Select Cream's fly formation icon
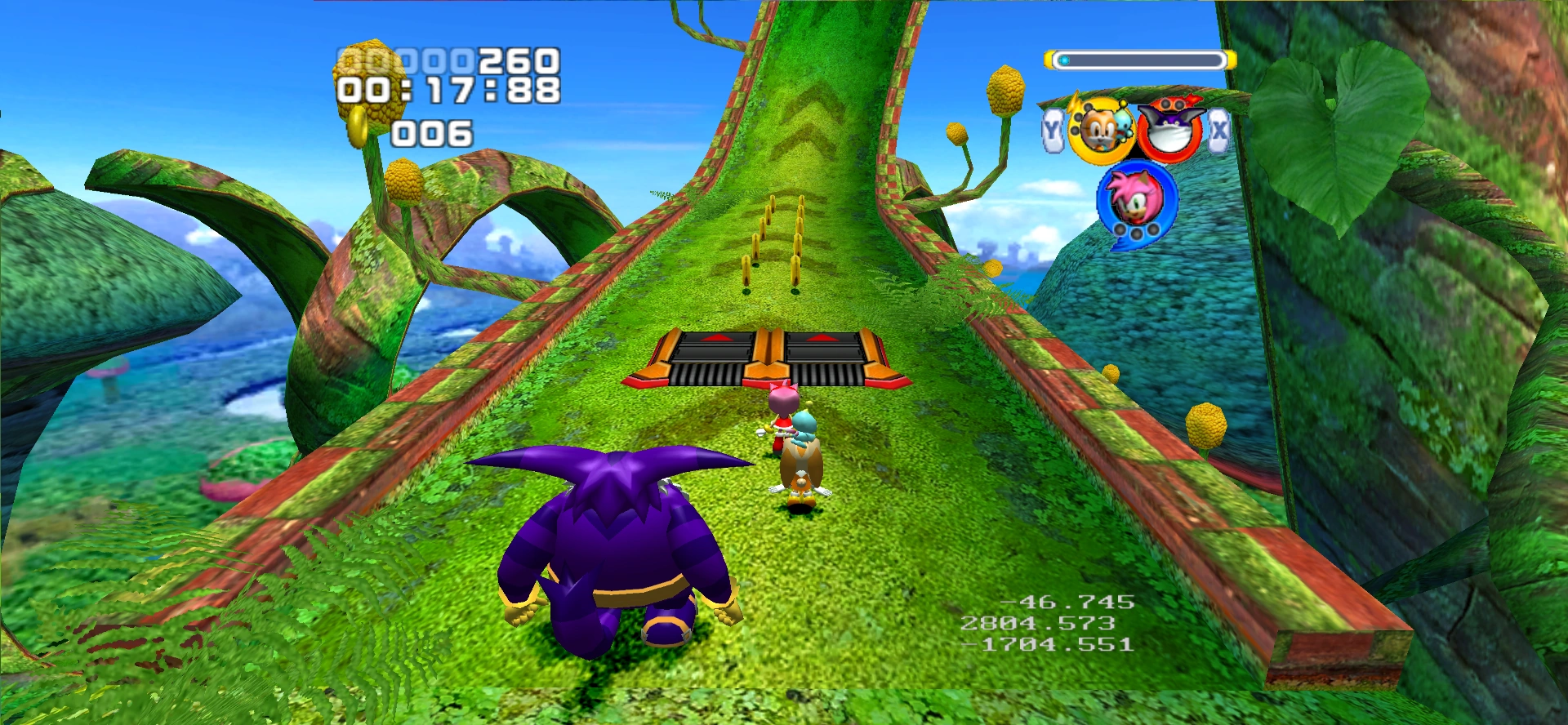Screen dimensions: 1568x725 (x=1099, y=131)
